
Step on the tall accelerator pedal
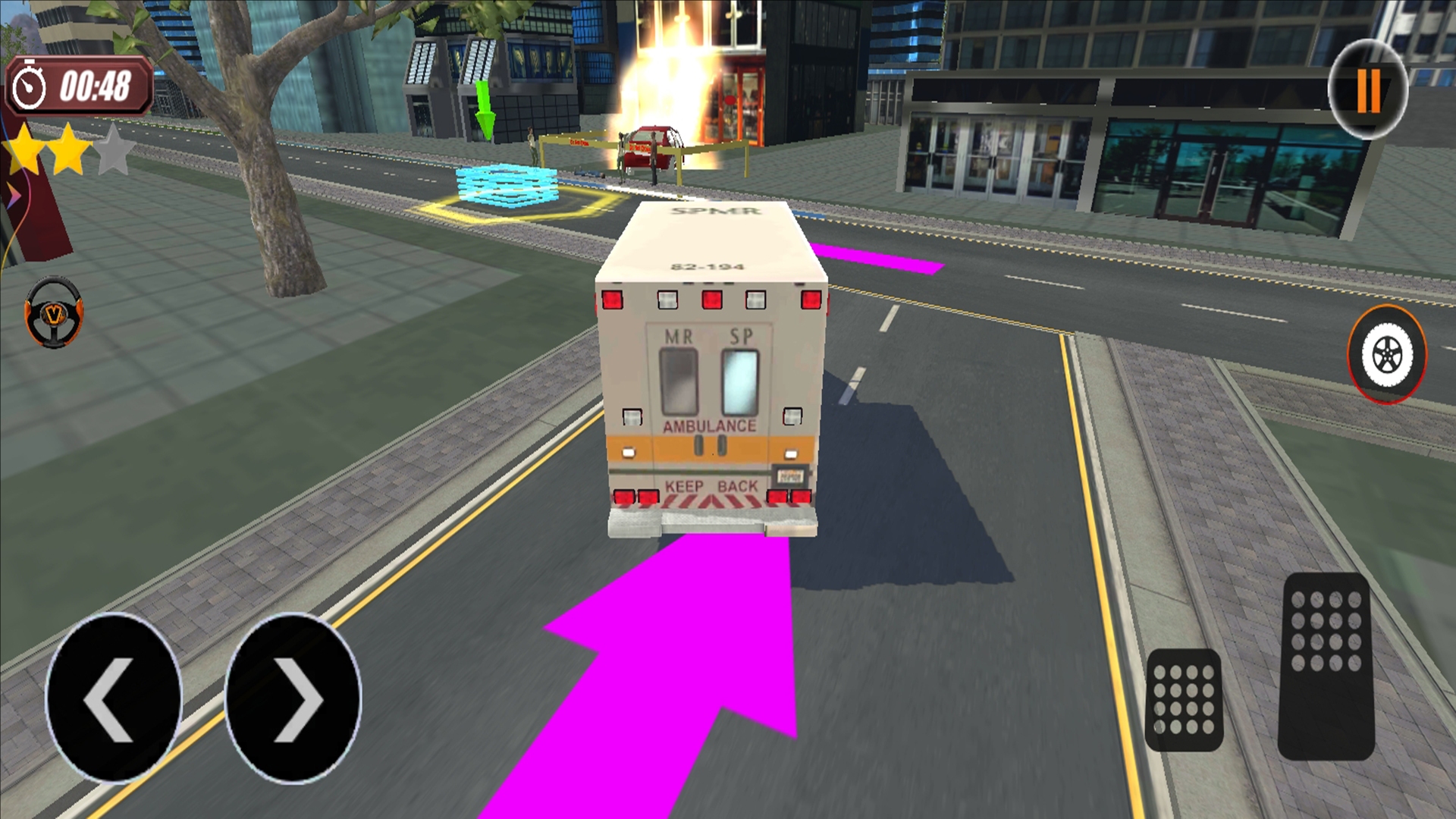click(x=1326, y=666)
